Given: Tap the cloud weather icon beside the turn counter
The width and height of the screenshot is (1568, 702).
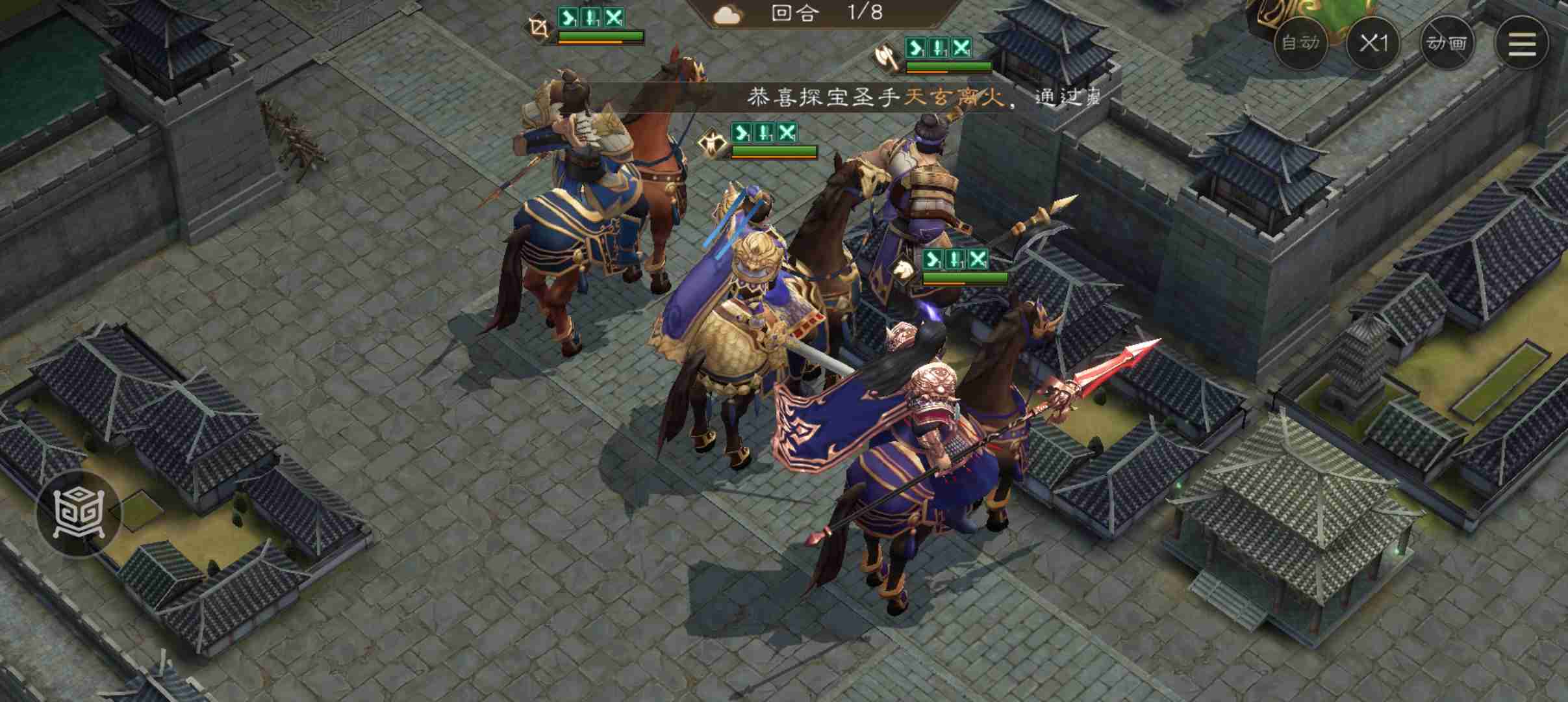Looking at the screenshot, I should (727, 13).
